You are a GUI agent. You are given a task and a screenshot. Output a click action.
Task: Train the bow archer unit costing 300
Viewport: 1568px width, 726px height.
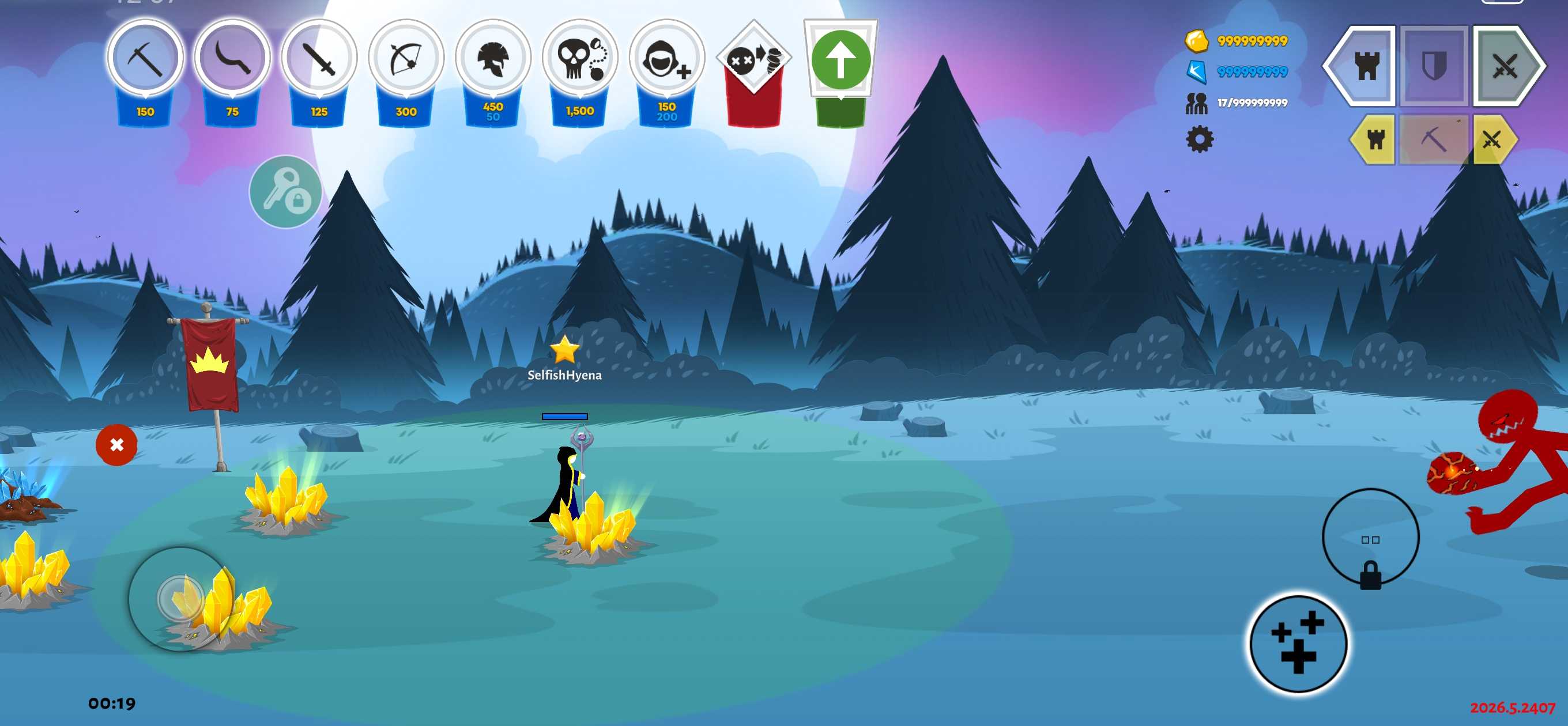click(x=406, y=59)
